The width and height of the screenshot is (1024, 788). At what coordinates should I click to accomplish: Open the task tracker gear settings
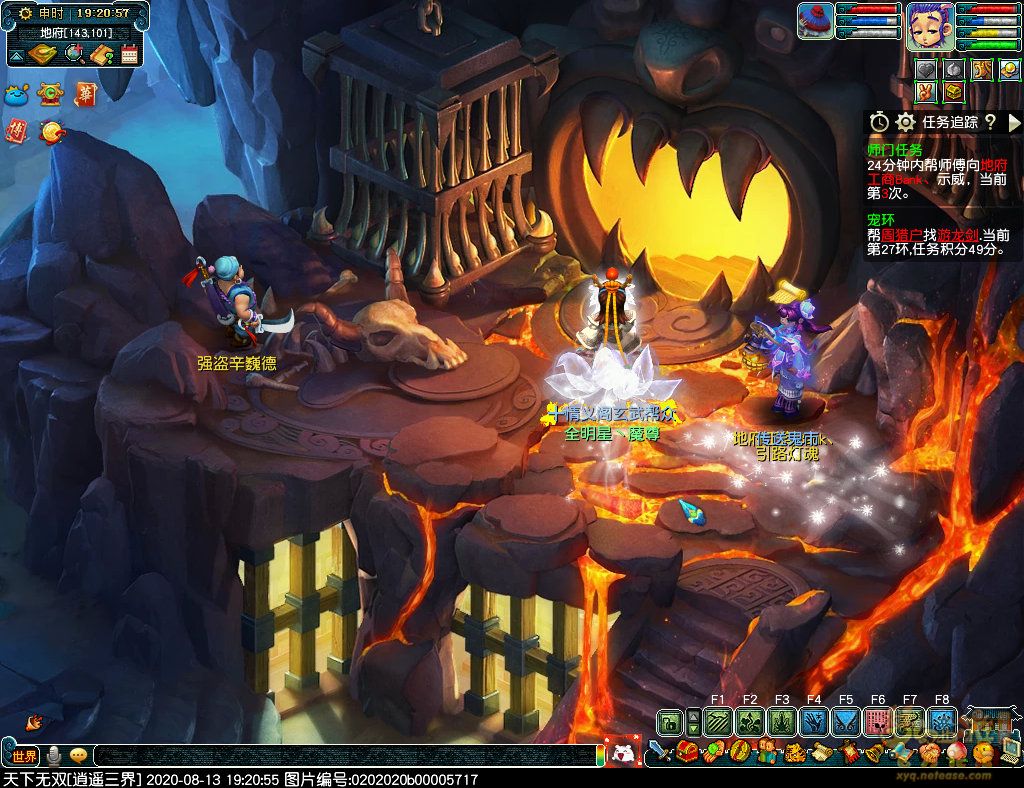[x=906, y=122]
